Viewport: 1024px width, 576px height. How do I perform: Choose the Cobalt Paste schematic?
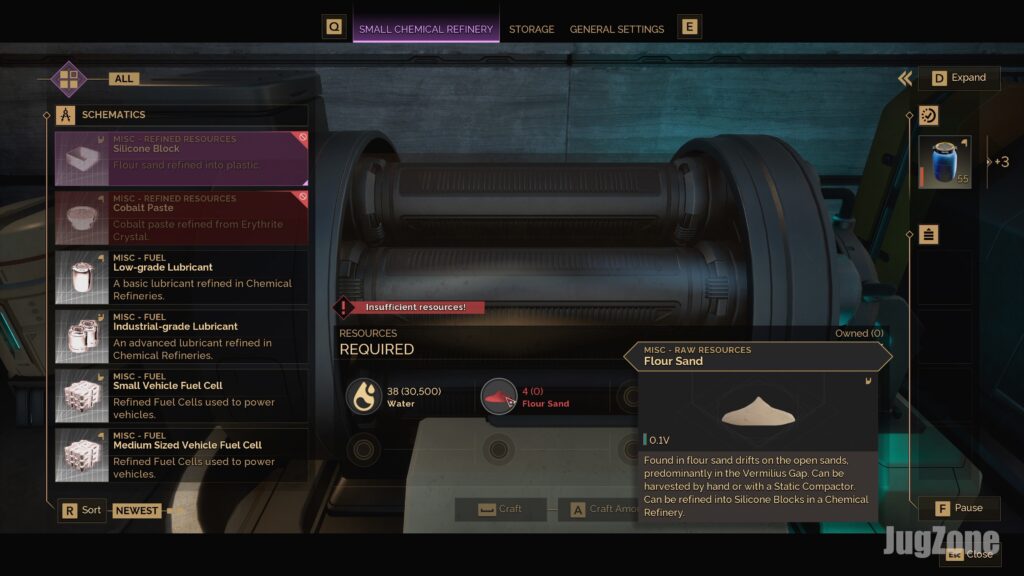(181, 217)
